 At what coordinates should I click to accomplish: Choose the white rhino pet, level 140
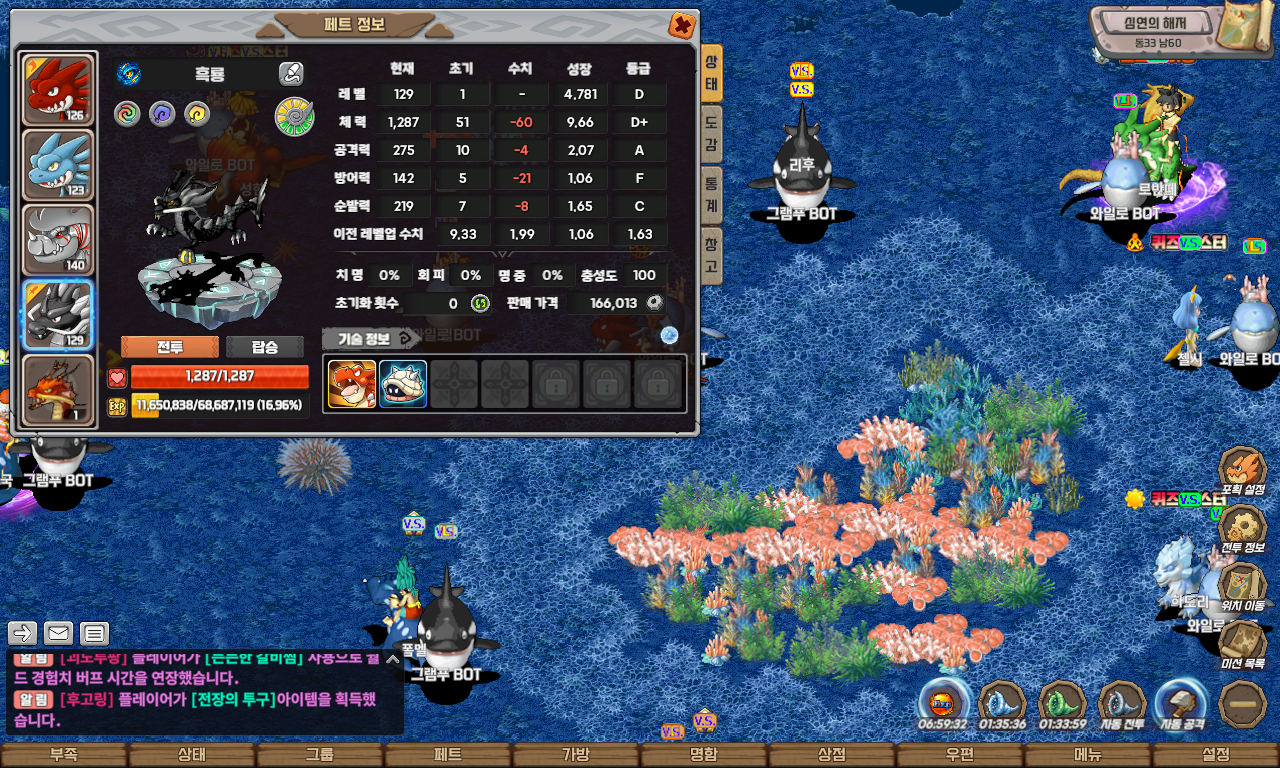[x=58, y=240]
